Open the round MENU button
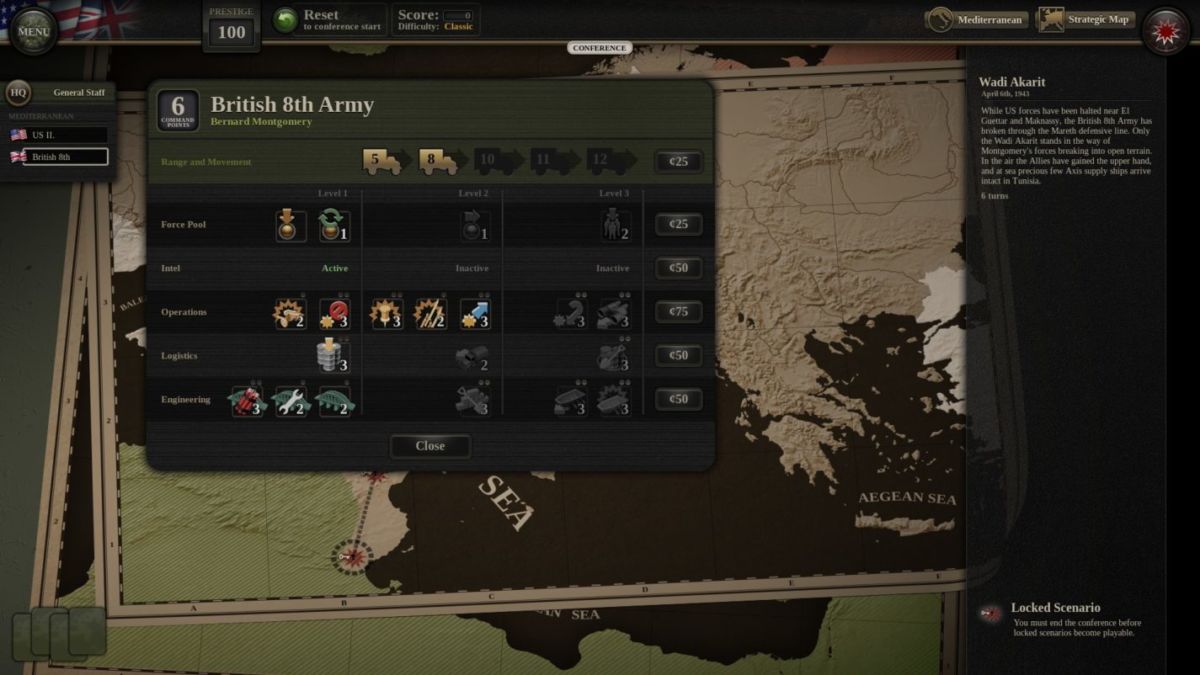Image resolution: width=1200 pixels, height=675 pixels. click(x=33, y=31)
